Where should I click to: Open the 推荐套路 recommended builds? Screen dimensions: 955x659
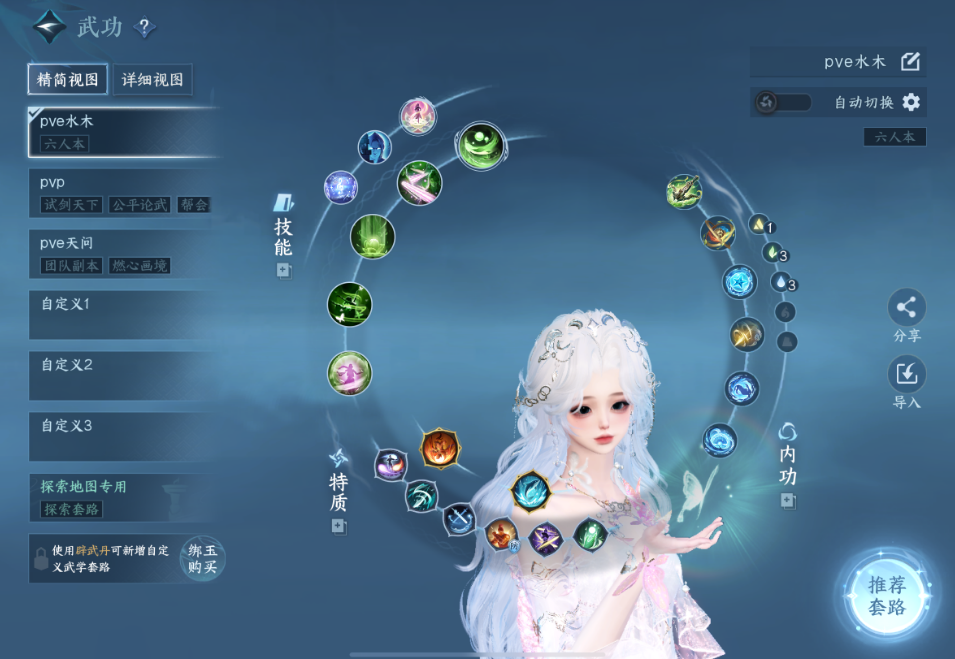click(x=887, y=596)
